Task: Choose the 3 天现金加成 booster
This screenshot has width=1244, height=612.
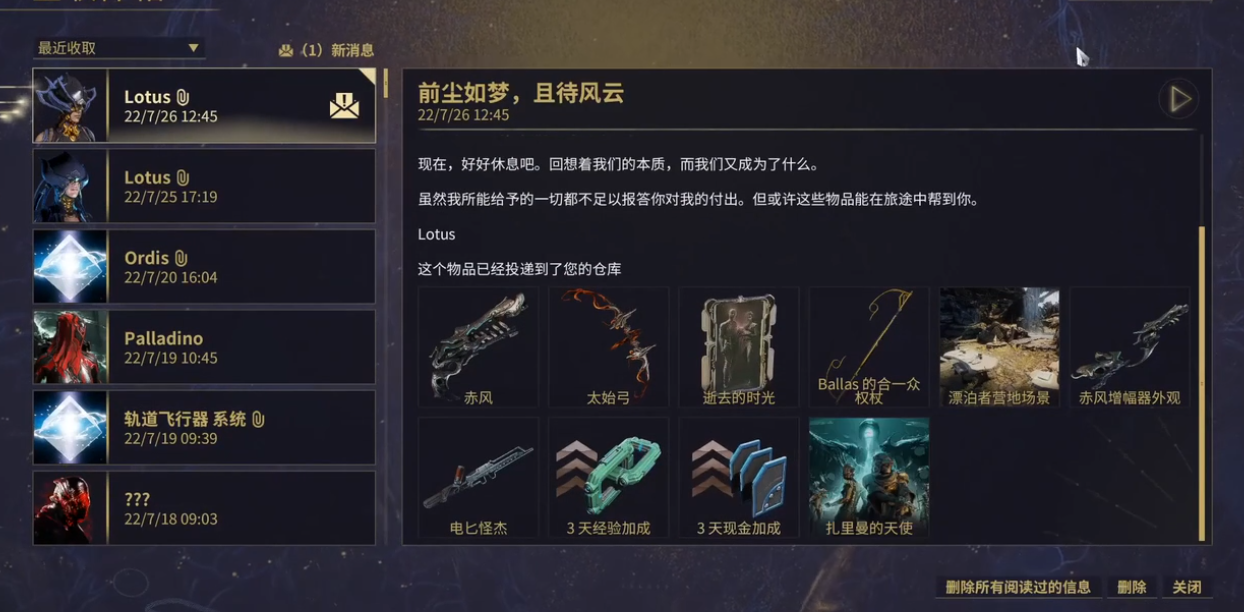Action: (x=739, y=477)
